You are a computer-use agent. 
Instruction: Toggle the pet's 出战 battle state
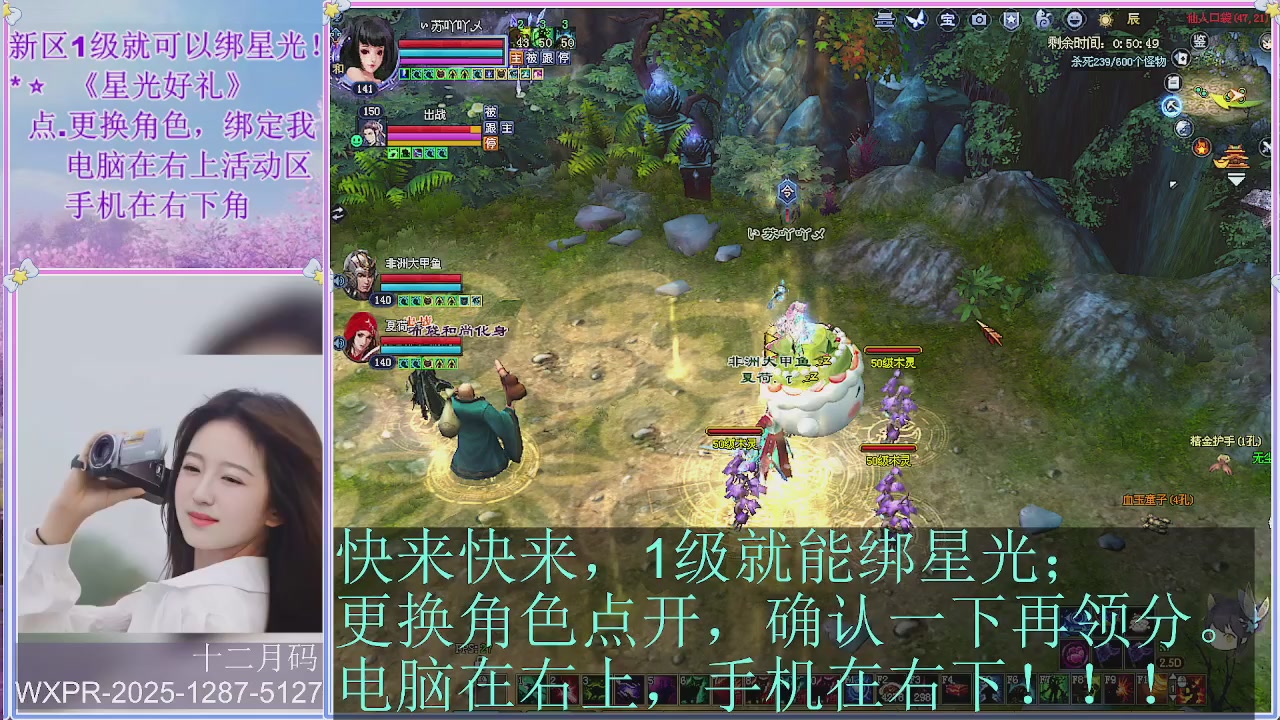(436, 113)
